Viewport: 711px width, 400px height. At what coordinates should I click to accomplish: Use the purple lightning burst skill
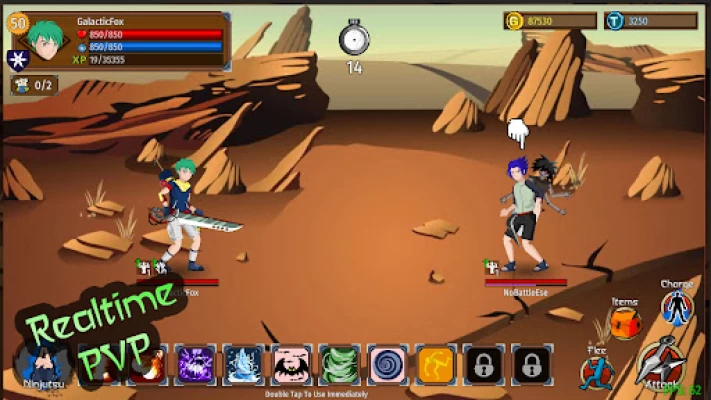195,365
